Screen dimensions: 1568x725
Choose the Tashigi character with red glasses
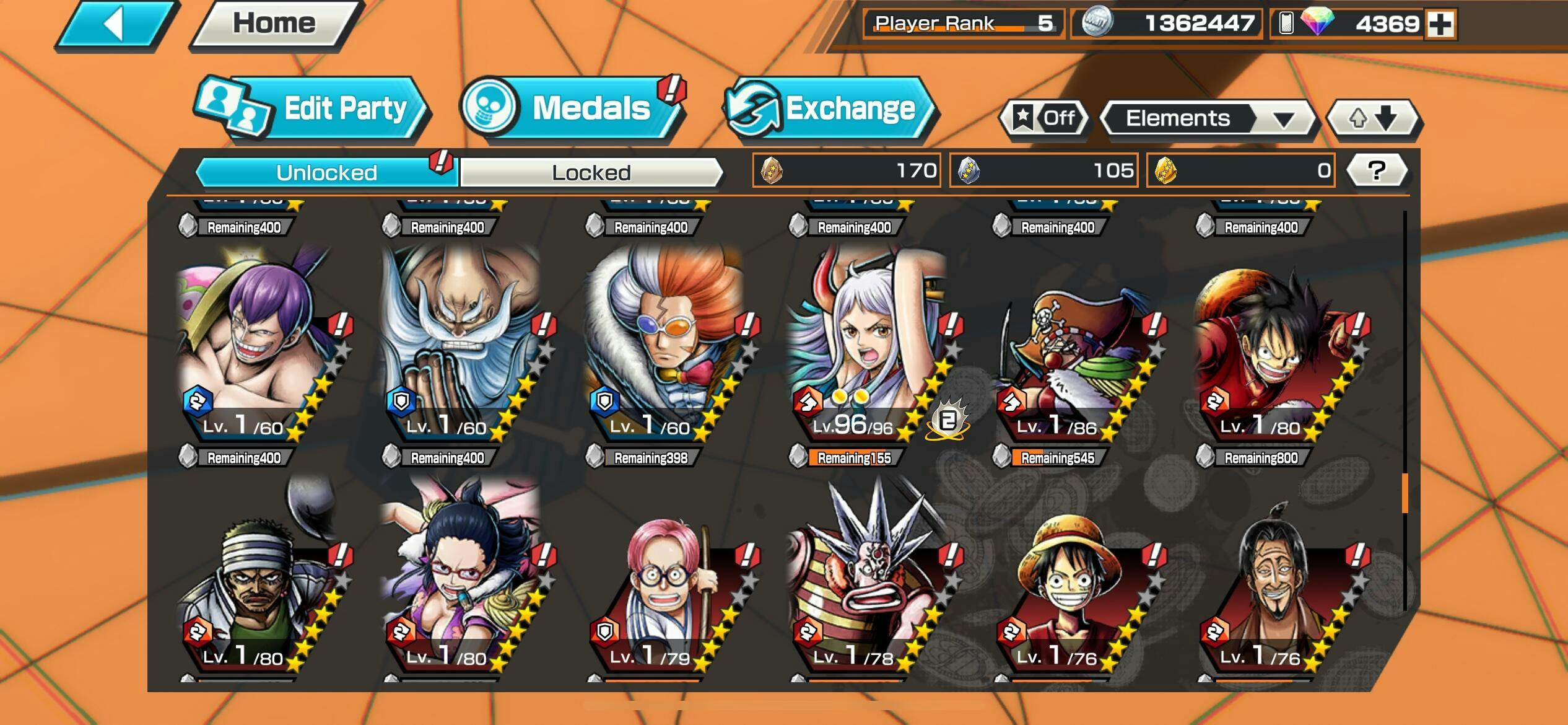tap(460, 576)
